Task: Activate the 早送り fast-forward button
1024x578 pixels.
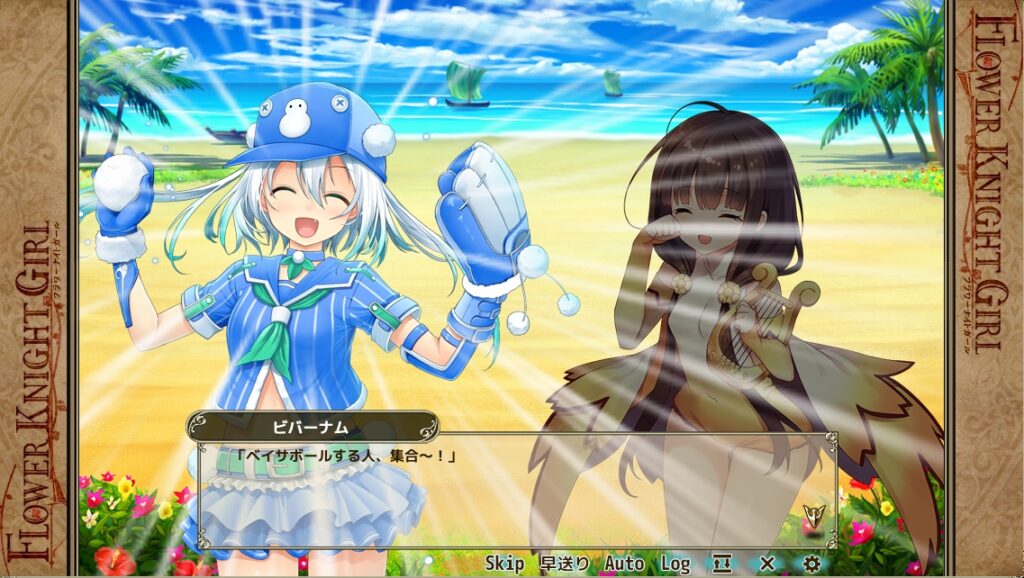Action: pos(565,564)
